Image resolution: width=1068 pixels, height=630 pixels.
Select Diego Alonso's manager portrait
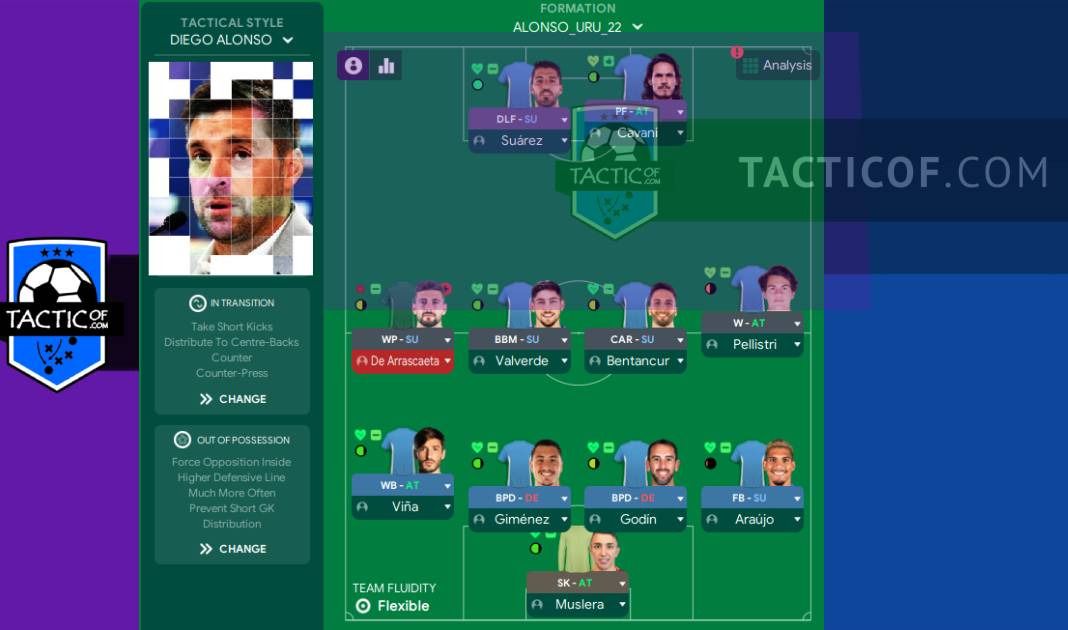point(231,168)
